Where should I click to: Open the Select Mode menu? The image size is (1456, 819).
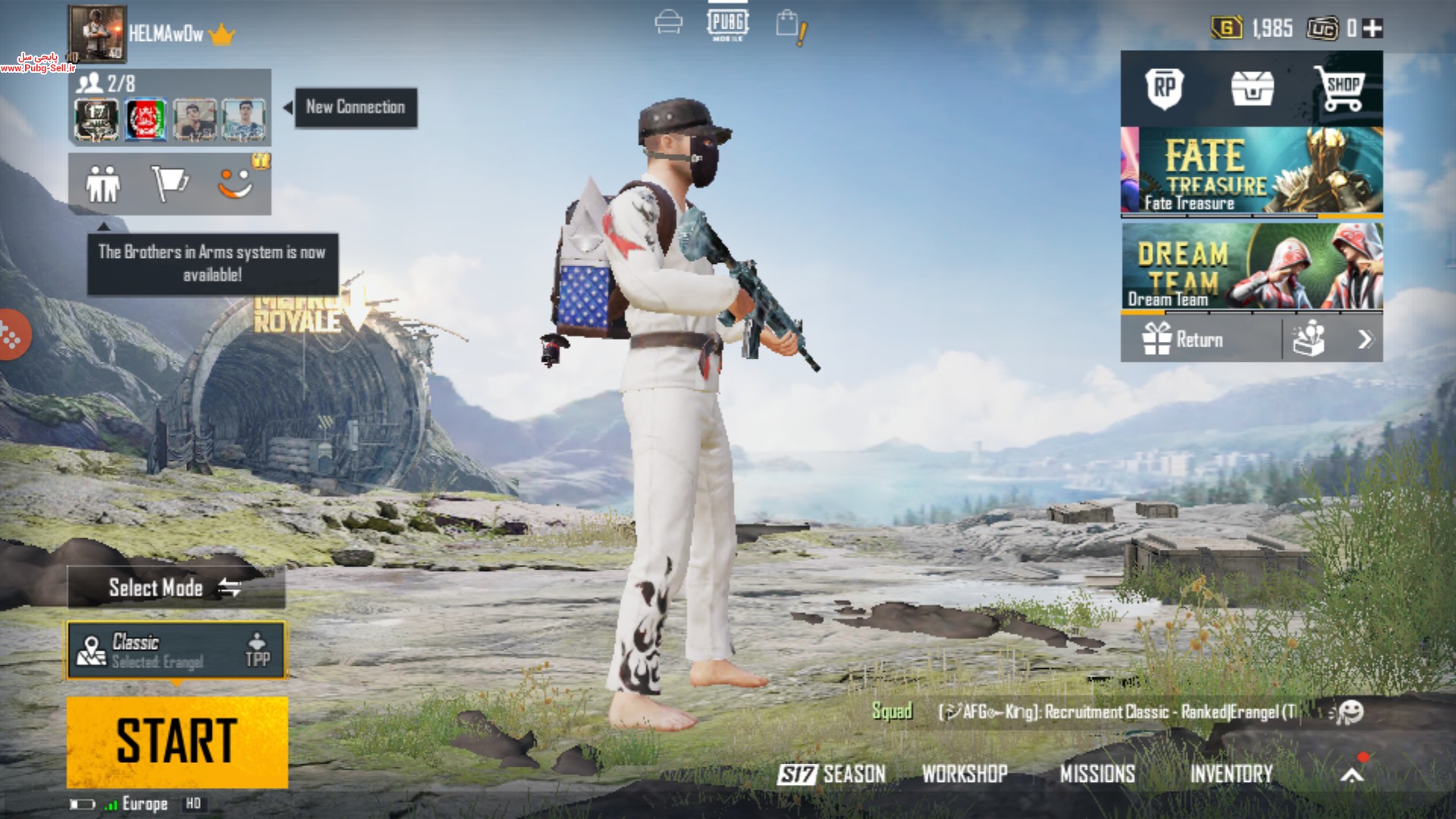[176, 588]
